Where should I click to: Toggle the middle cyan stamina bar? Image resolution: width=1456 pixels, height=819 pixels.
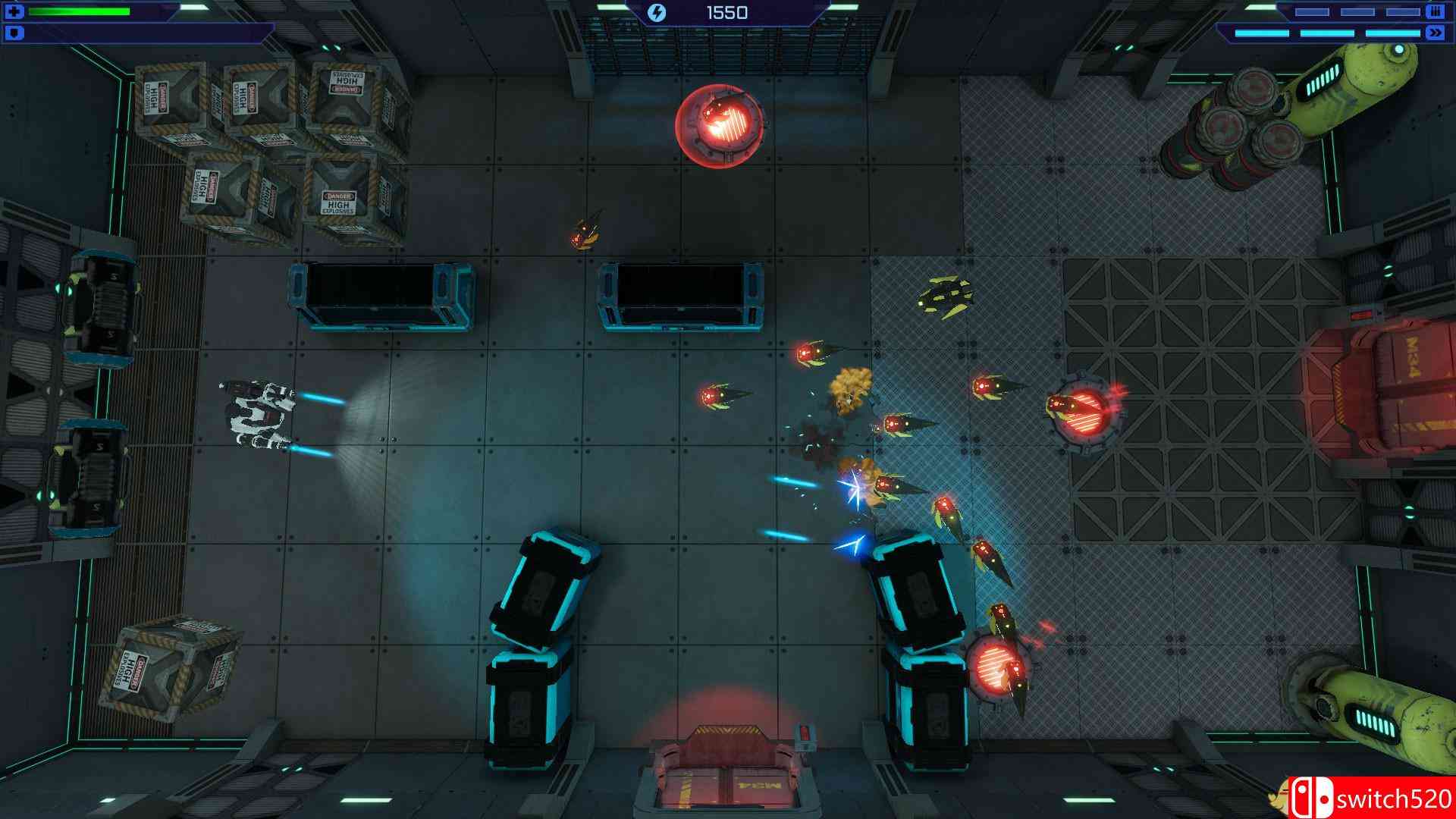point(1327,33)
